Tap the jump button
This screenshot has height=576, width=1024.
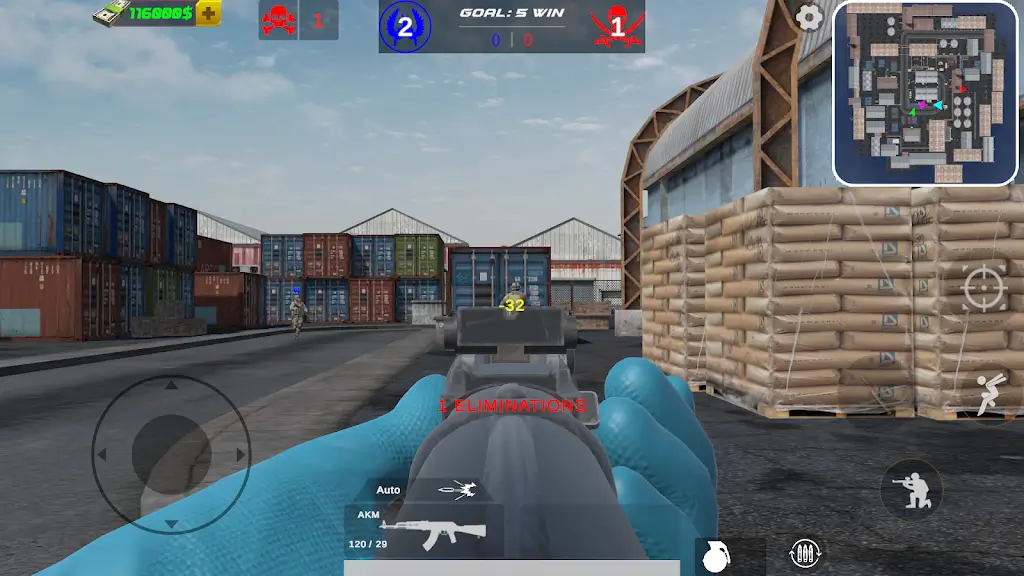(x=990, y=393)
